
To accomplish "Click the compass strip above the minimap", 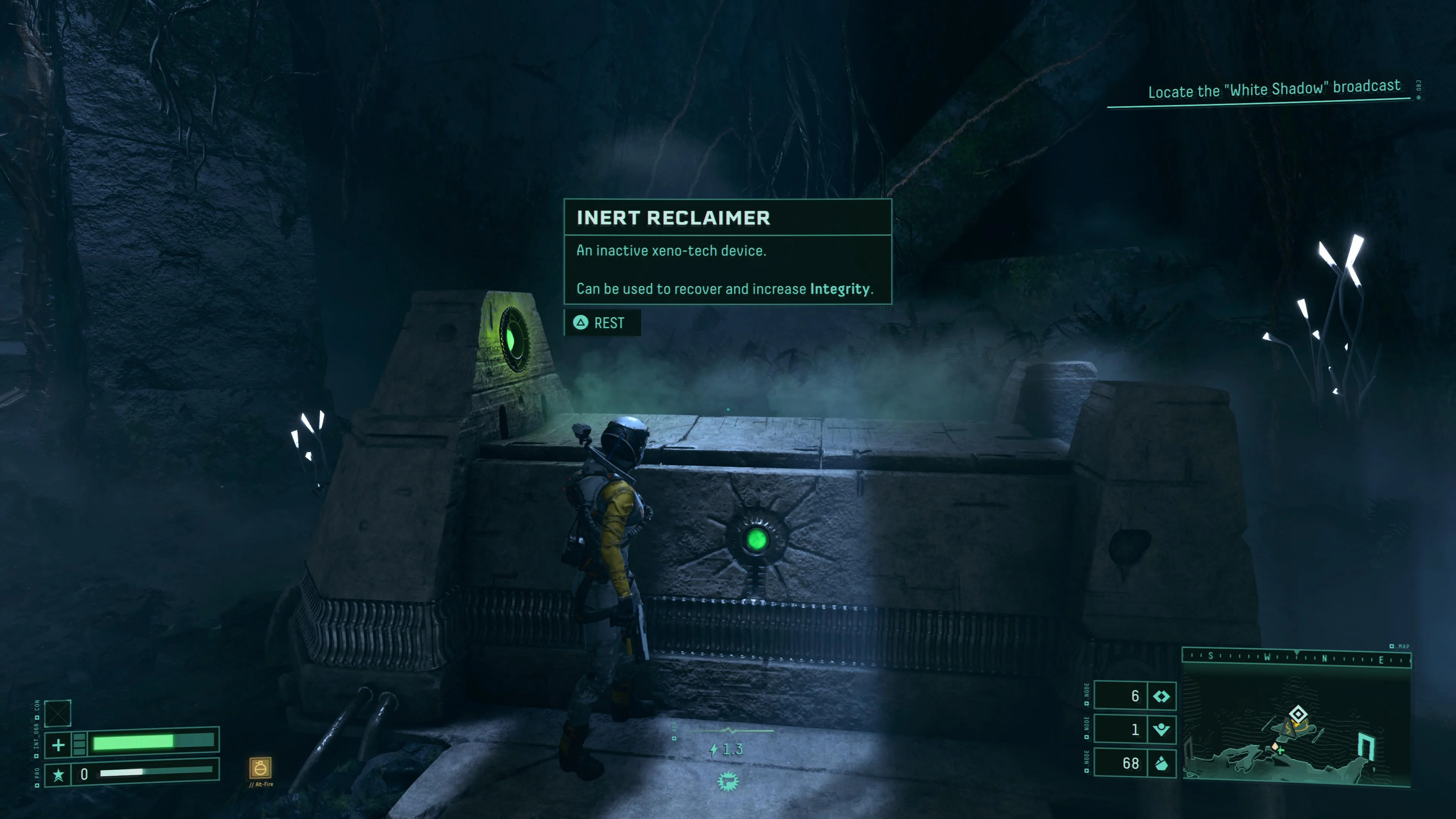I will tap(1296, 657).
